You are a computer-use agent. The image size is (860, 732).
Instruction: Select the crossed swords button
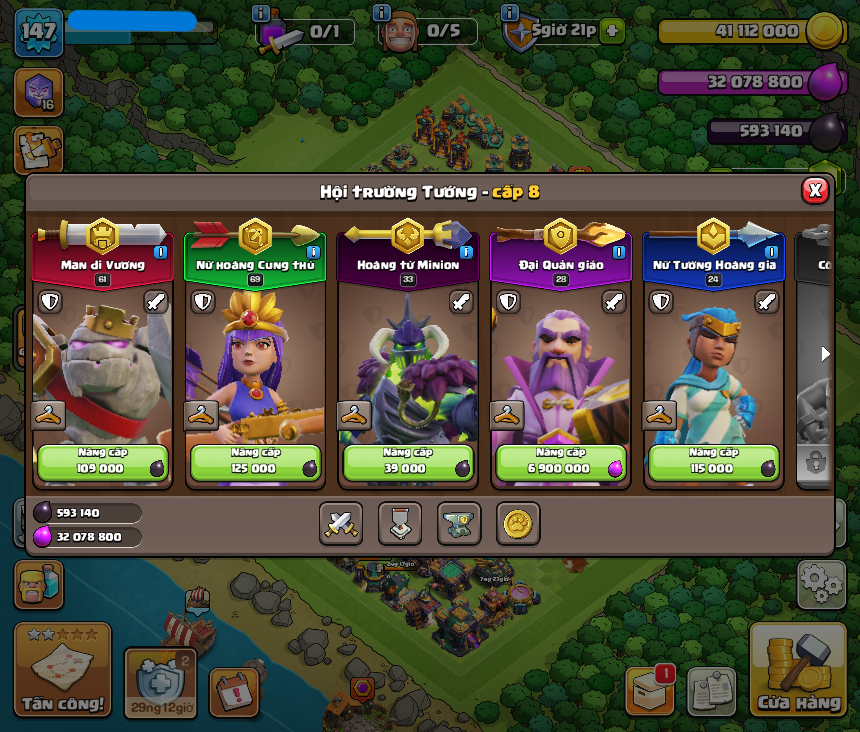(341, 523)
